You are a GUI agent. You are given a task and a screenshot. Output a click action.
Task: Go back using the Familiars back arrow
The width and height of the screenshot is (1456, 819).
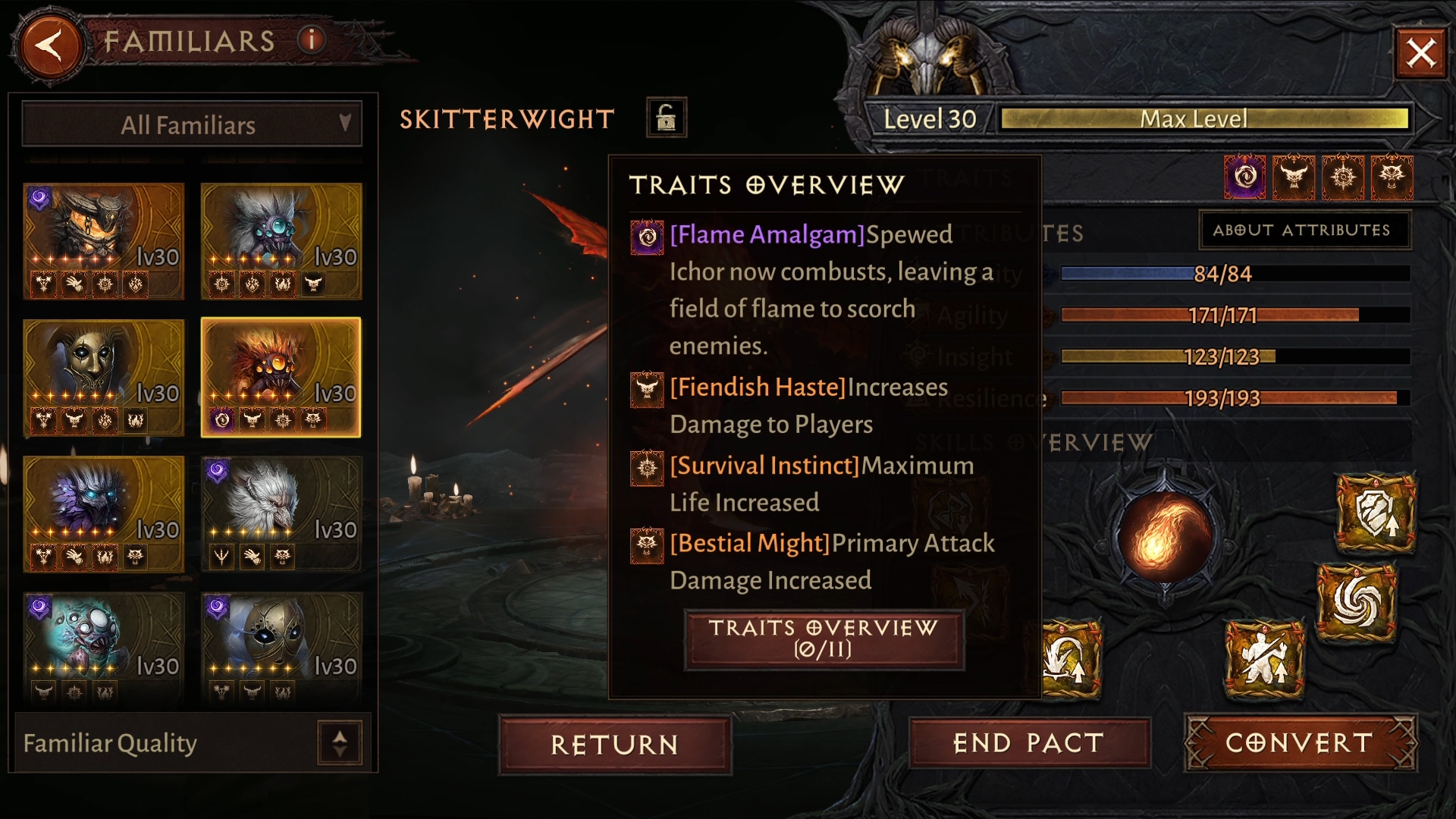click(x=50, y=45)
